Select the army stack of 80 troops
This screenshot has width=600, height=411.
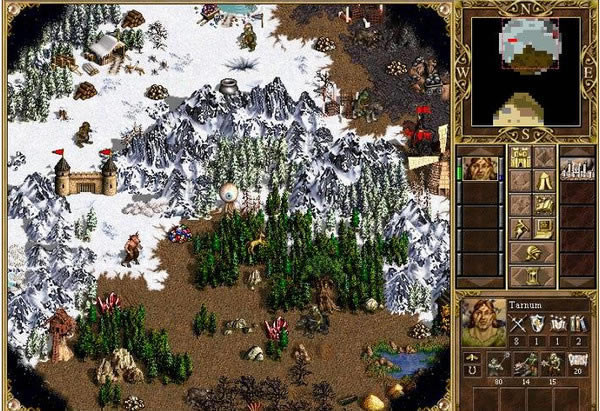click(x=496, y=365)
